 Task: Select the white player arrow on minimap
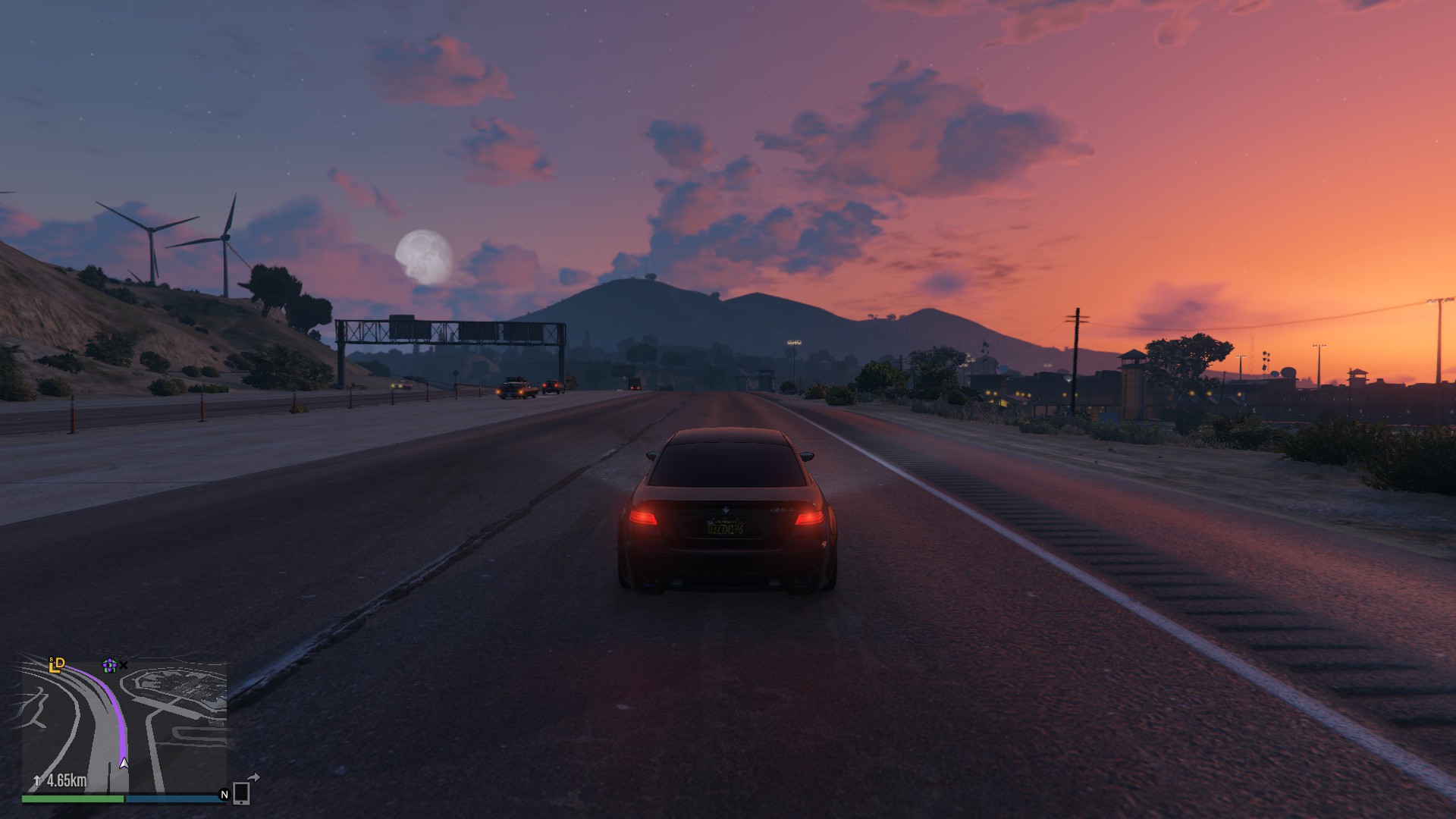[x=124, y=763]
